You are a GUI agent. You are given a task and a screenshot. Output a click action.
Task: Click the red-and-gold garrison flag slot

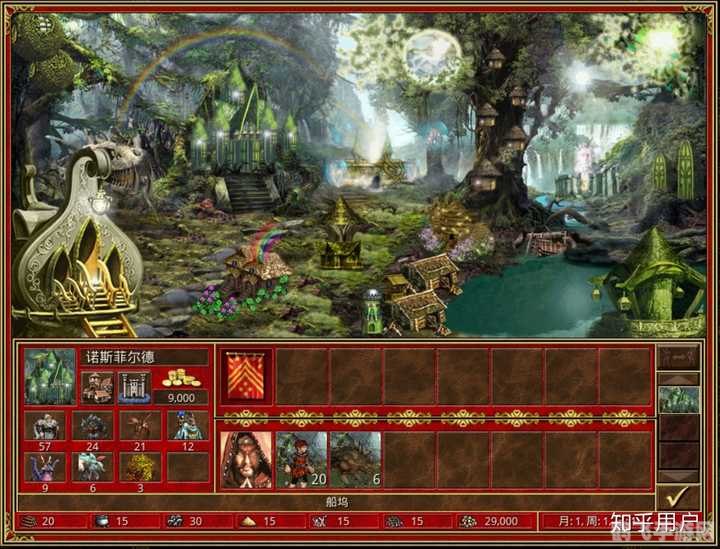[x=246, y=376]
